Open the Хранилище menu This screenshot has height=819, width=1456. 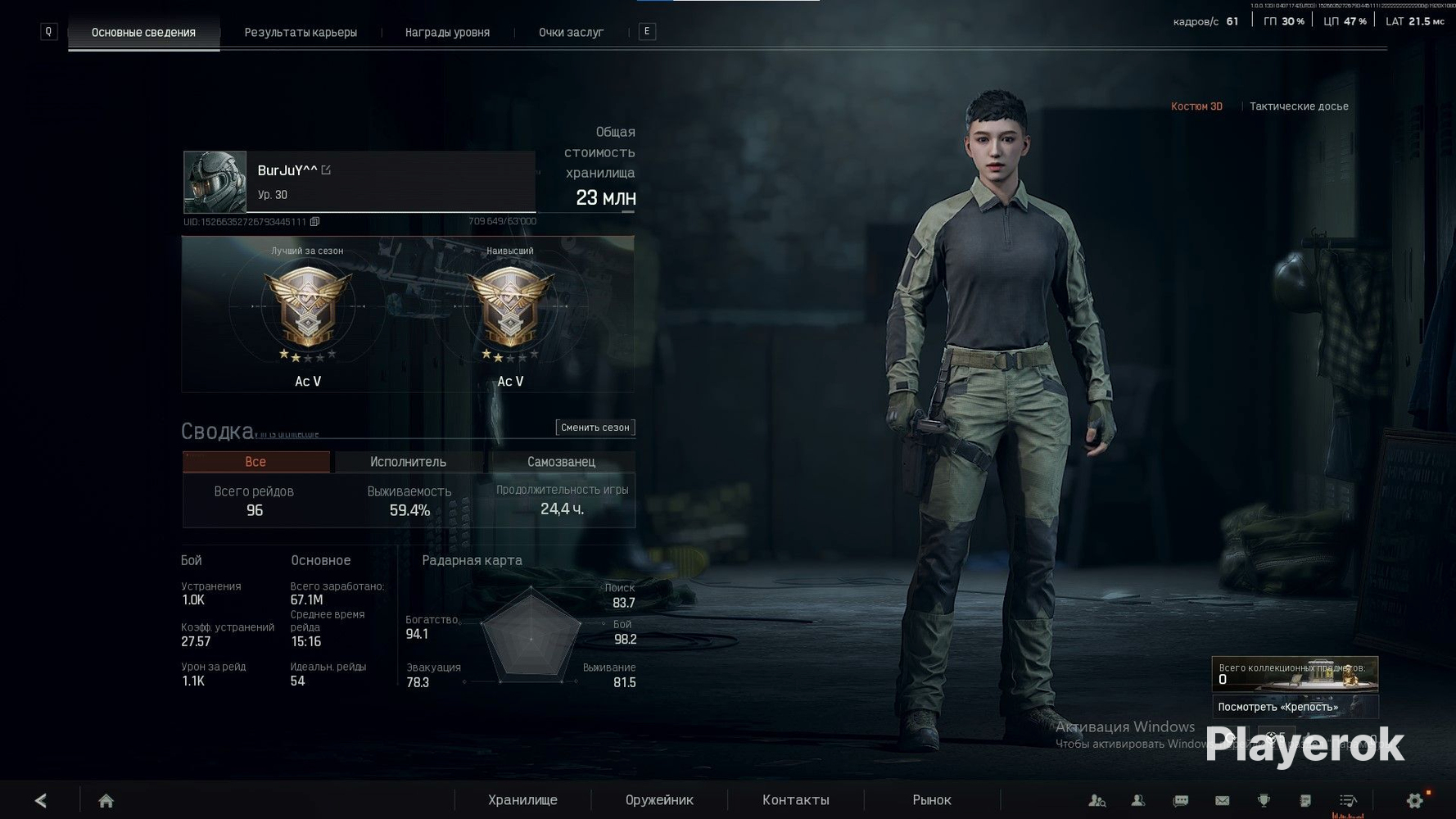point(522,800)
